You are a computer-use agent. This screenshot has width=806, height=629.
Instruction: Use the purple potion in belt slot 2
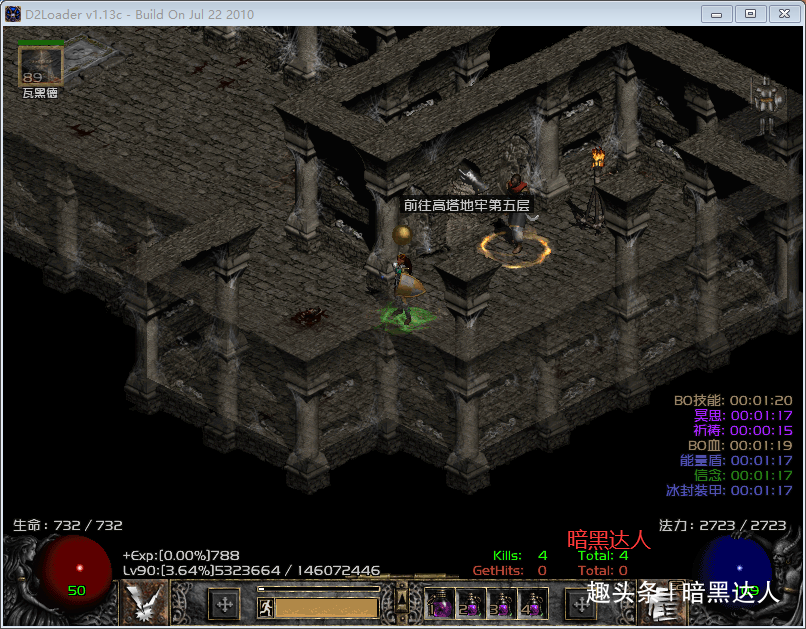[x=470, y=603]
